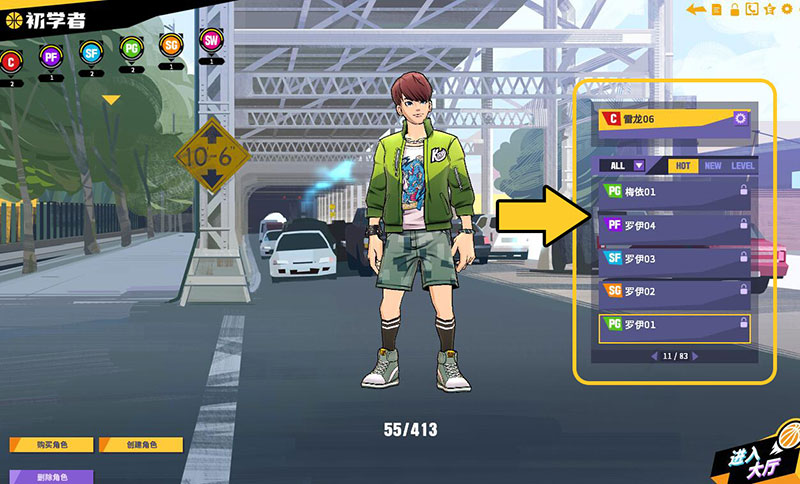Switch to the NEW sort tab
This screenshot has height=484, width=800.
point(713,166)
